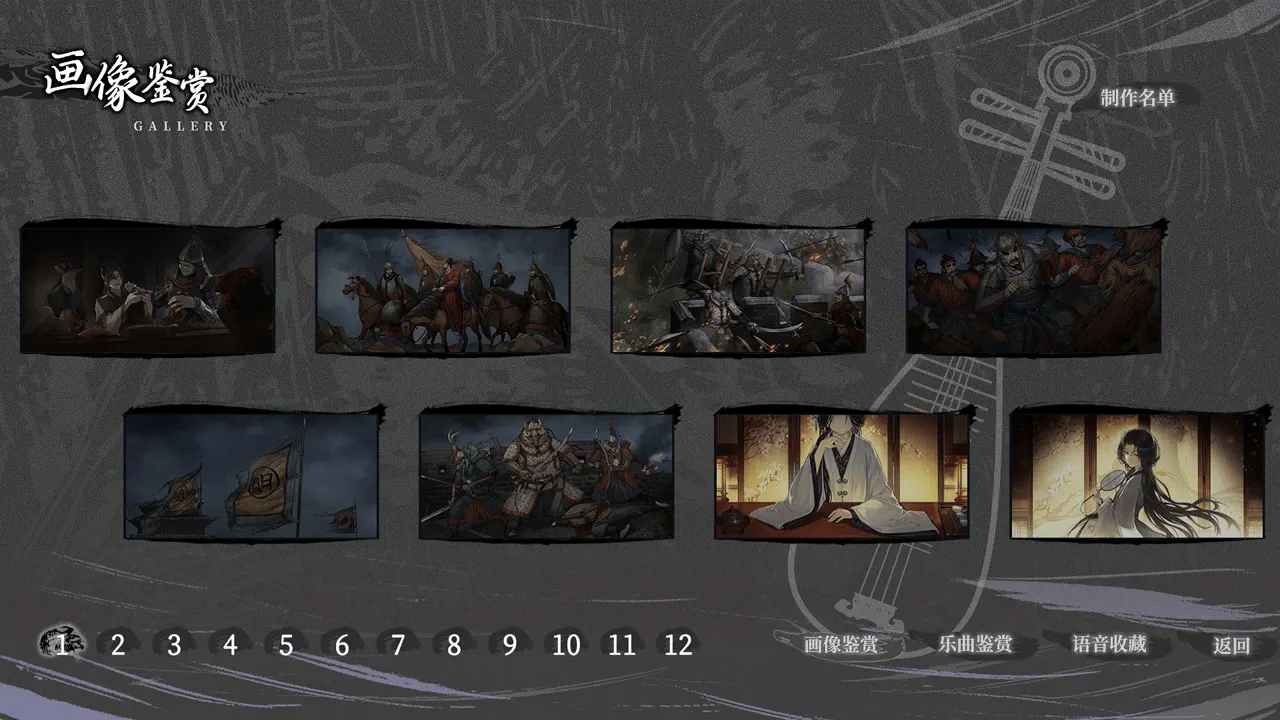View the cavalry riders painting in the top row
This screenshot has width=1280, height=720.
(443, 290)
